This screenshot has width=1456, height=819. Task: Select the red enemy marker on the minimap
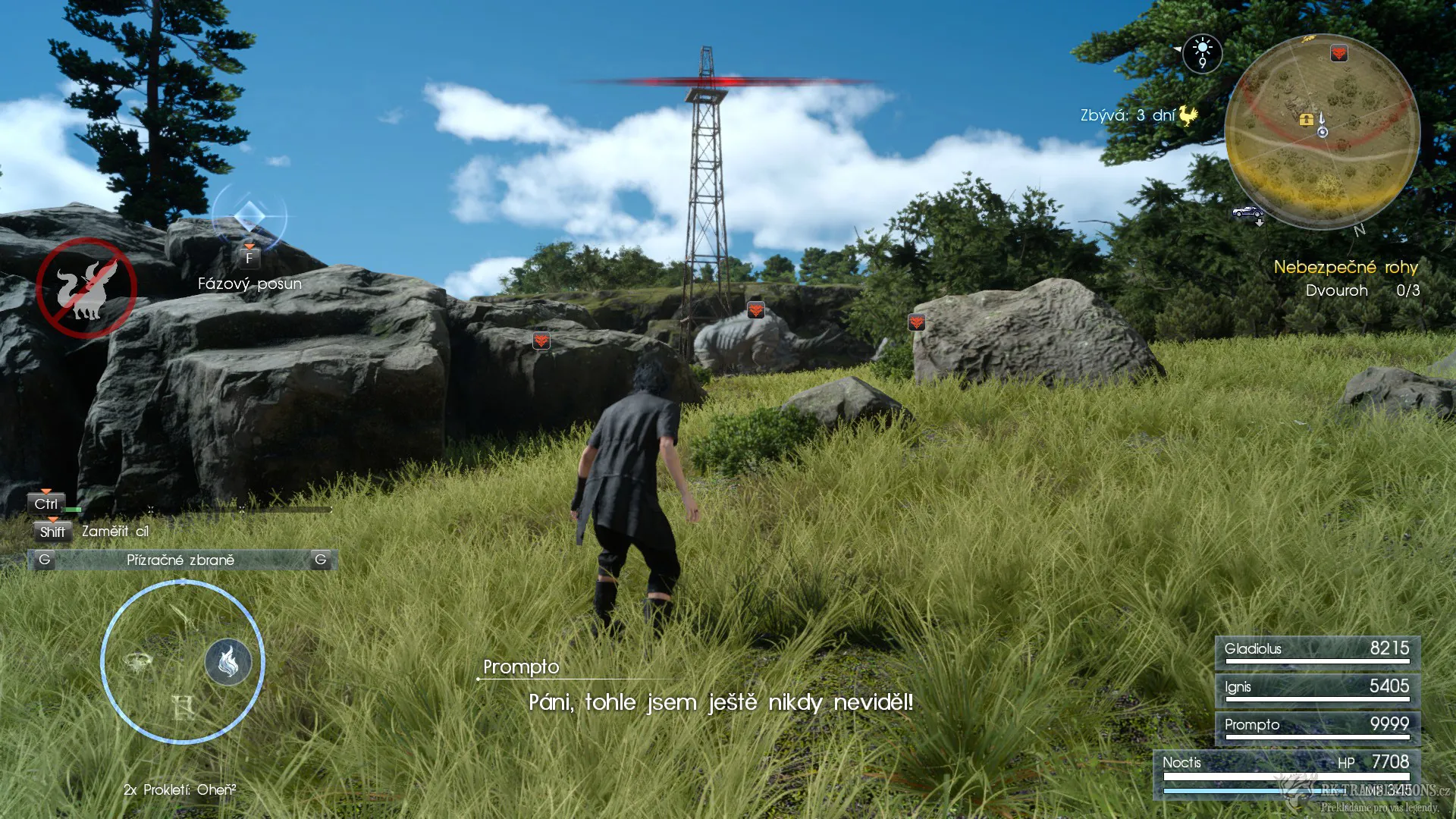click(x=1339, y=55)
